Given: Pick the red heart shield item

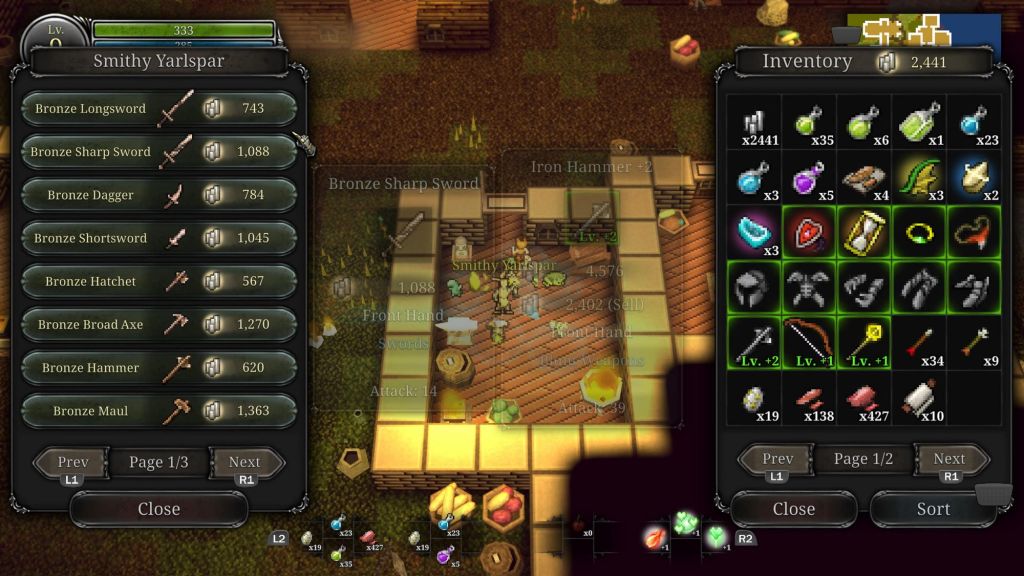Looking at the screenshot, I should (x=808, y=233).
